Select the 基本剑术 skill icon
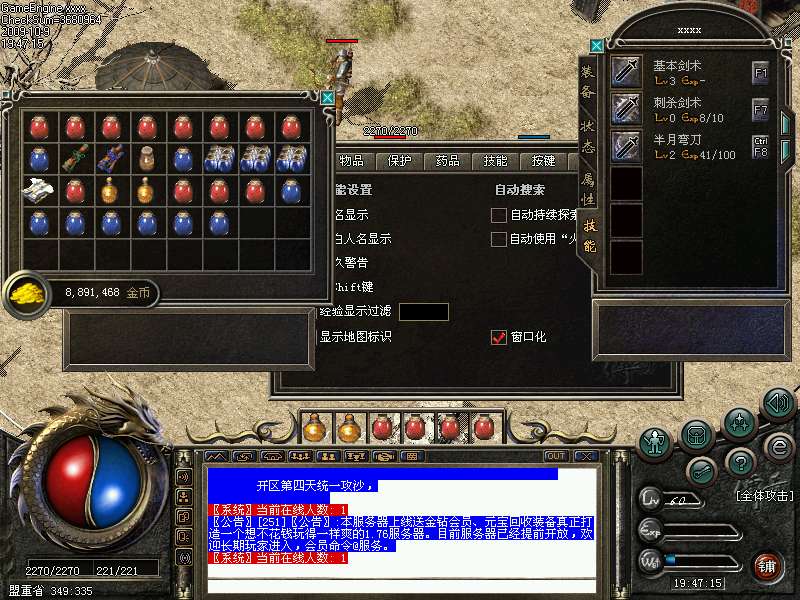Image resolution: width=800 pixels, height=600 pixels. [x=626, y=72]
